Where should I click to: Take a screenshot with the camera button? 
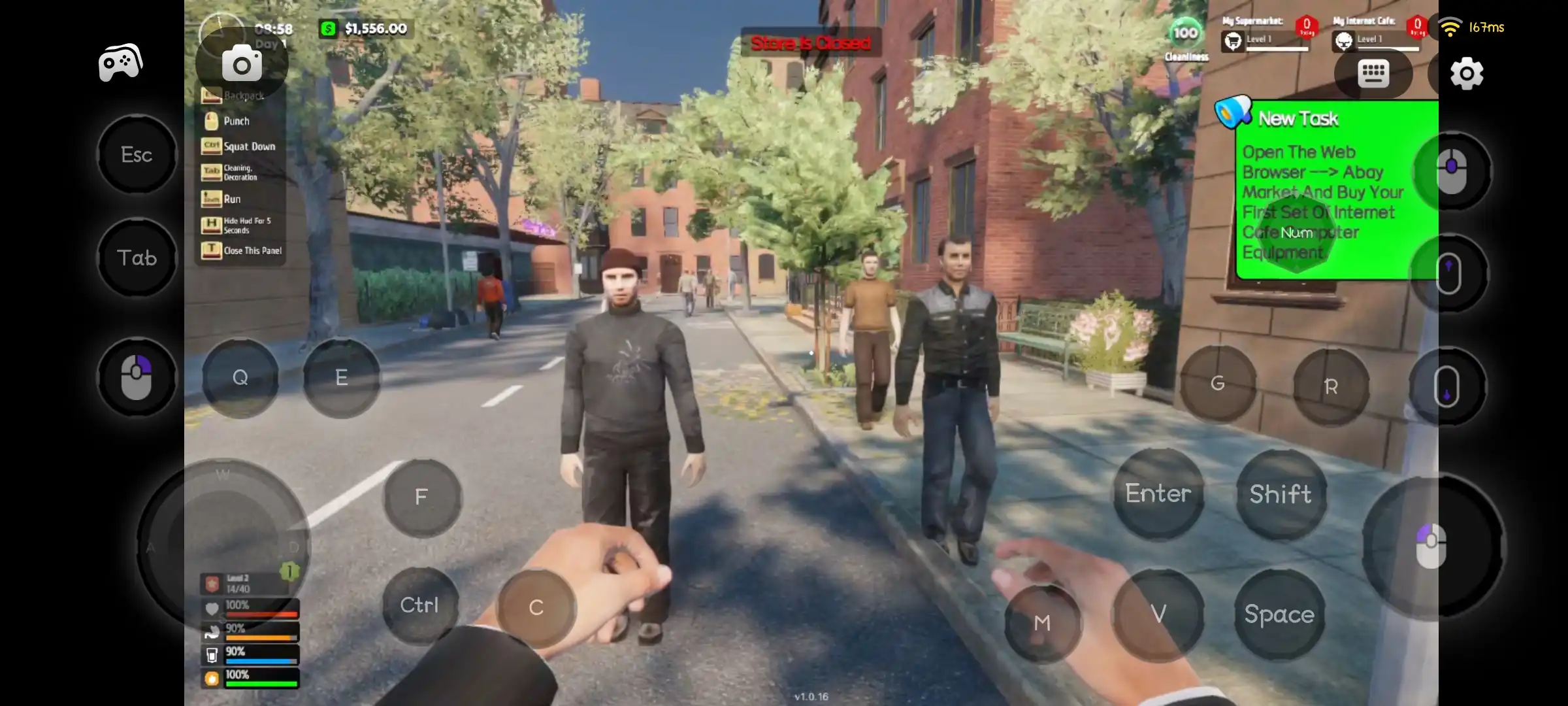[x=242, y=64]
